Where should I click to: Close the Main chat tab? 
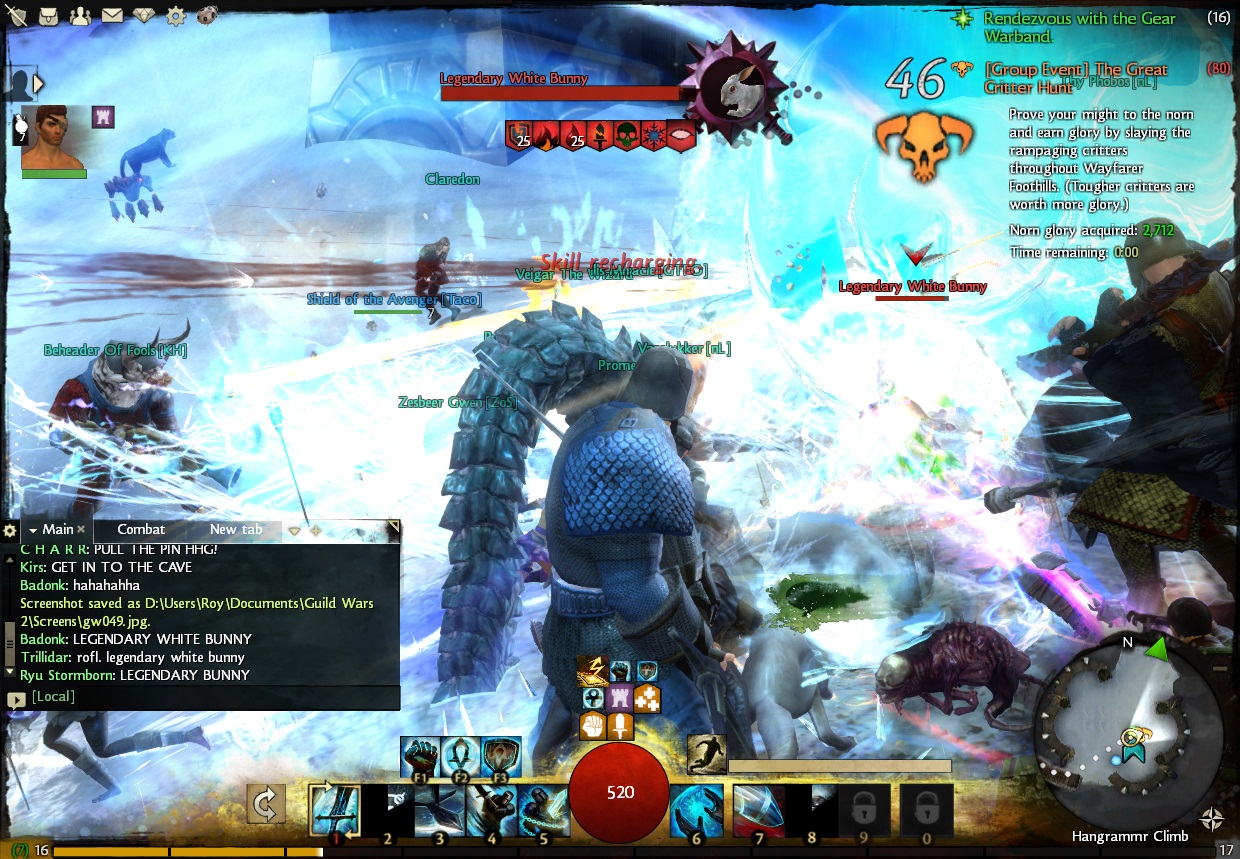[81, 529]
